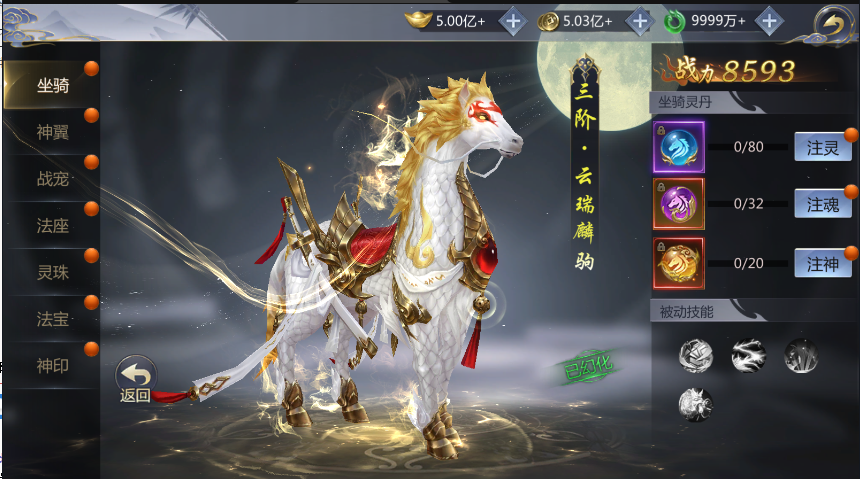Inspect the first passive skill icon
Image resolution: width=860 pixels, height=479 pixels.
click(x=696, y=354)
